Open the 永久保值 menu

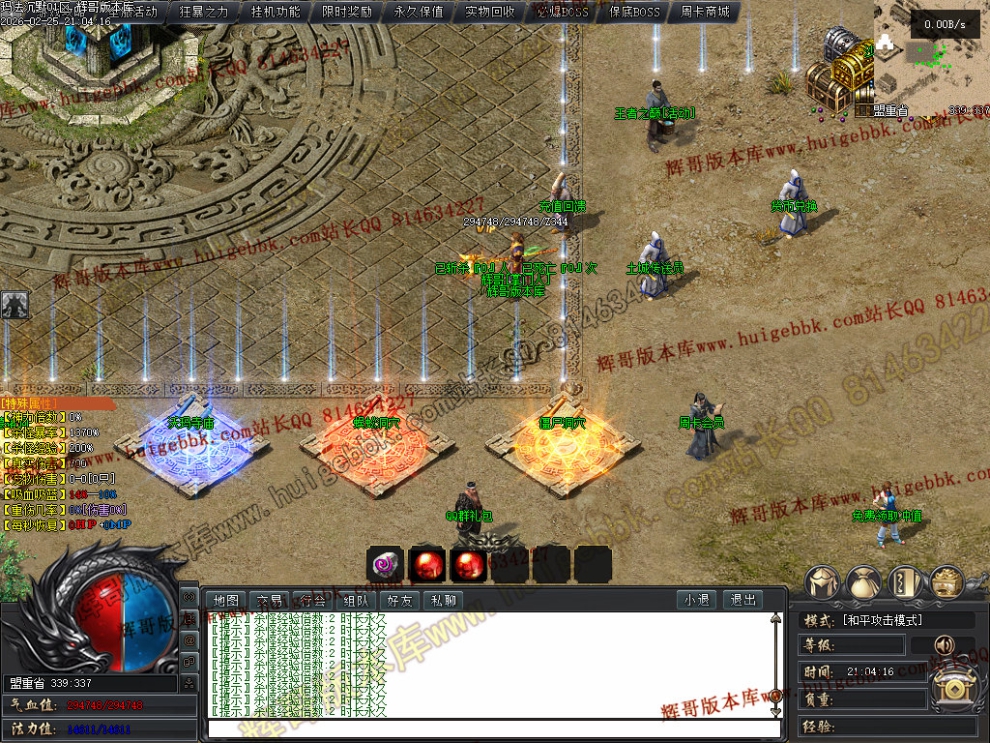click(x=419, y=12)
